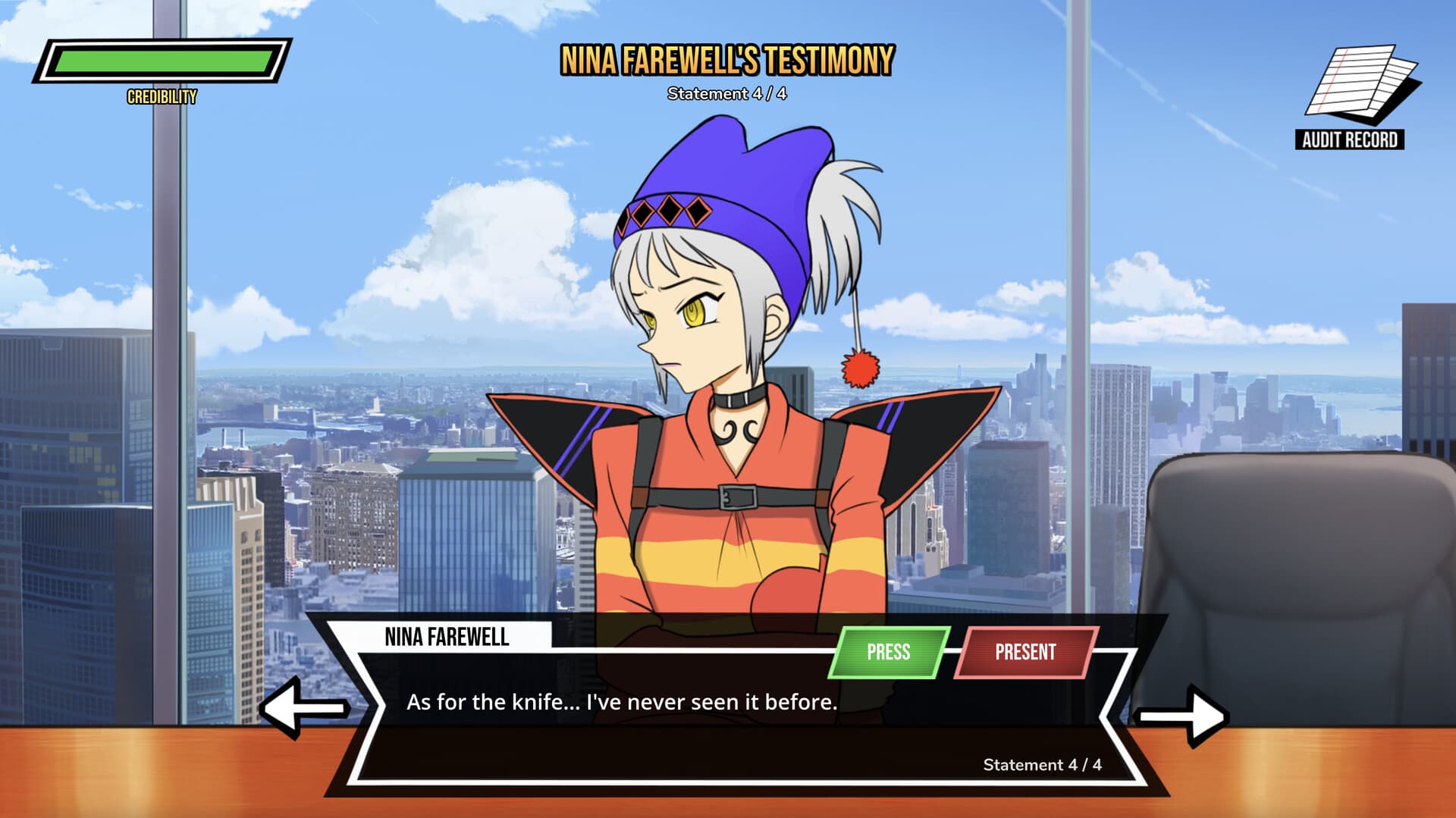Select the right arrow to advance testimony
The image size is (1456, 818).
click(x=1183, y=712)
